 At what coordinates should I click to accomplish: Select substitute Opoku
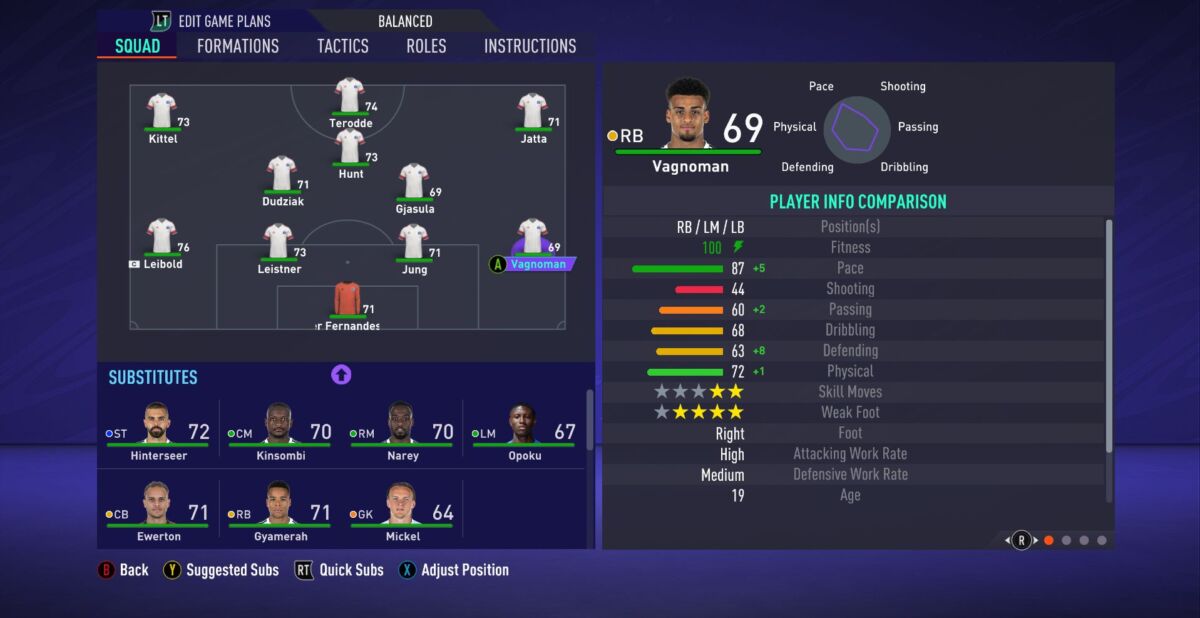coord(524,430)
